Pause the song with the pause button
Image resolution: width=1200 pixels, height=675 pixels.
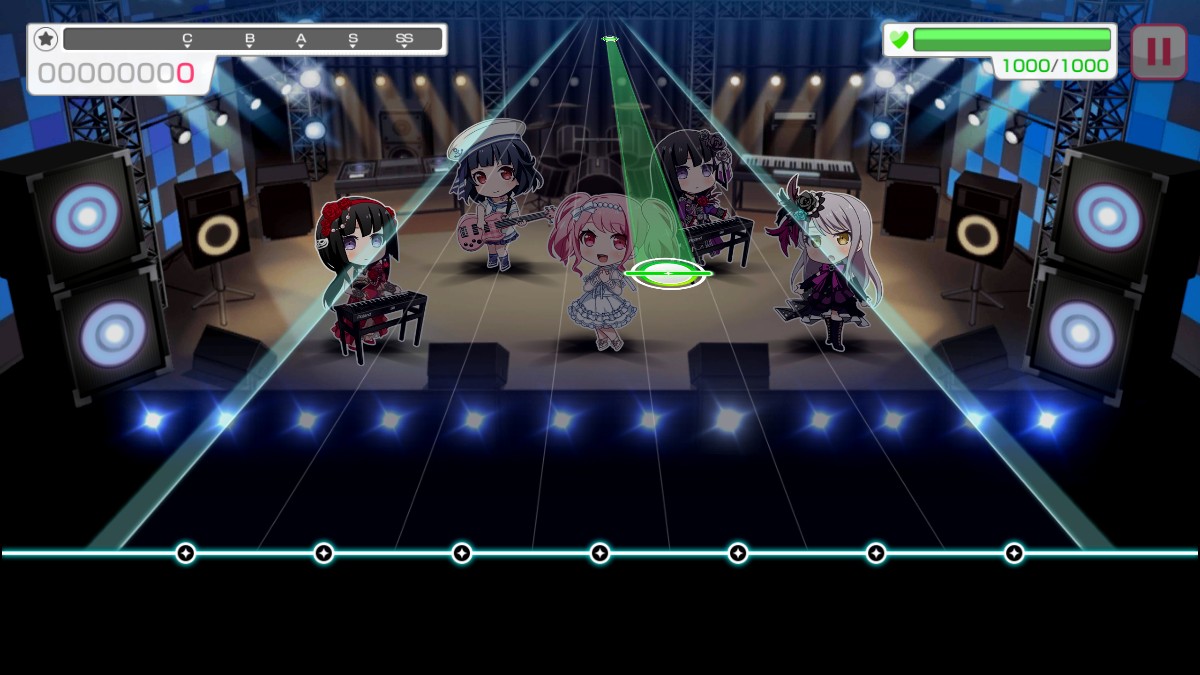[x=1158, y=51]
